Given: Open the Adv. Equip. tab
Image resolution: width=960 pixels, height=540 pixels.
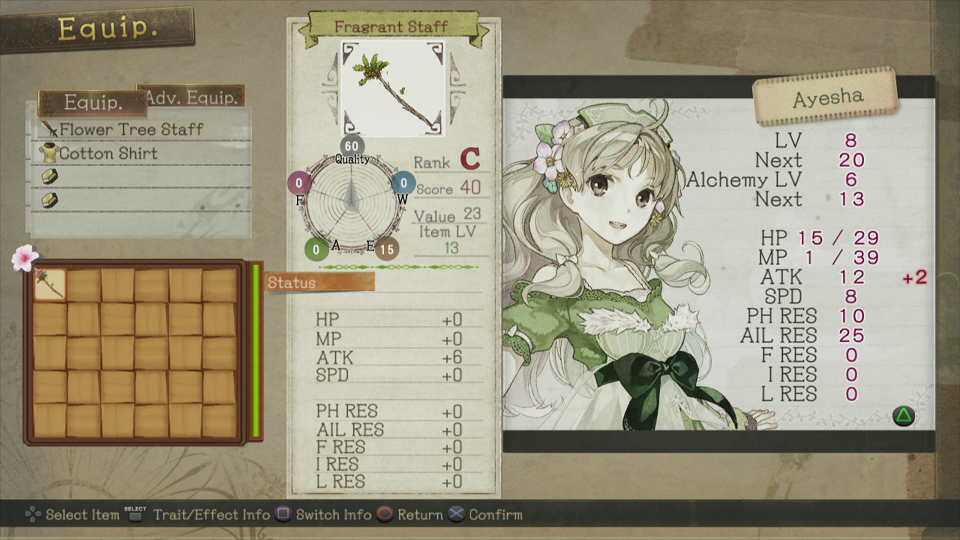Looking at the screenshot, I should pos(193,97).
